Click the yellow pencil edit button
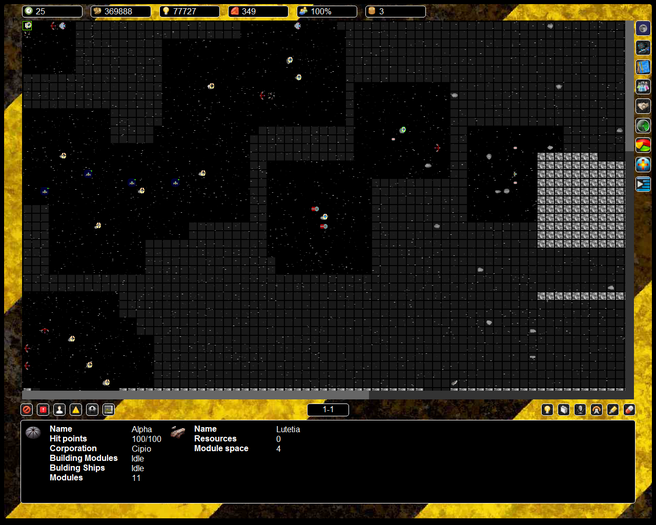The height and width of the screenshot is (525, 656). (x=612, y=409)
